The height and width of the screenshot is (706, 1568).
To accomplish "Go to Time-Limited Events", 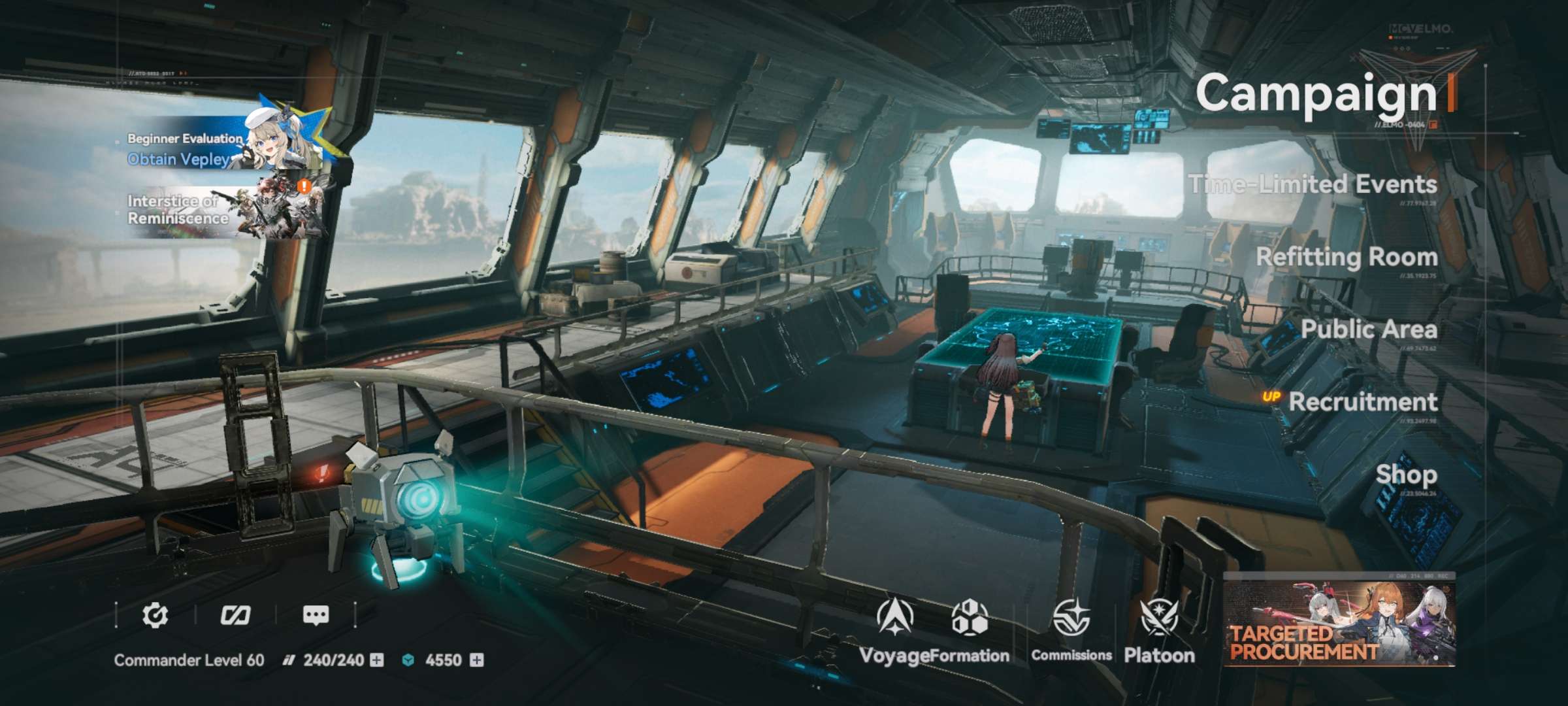I will [1313, 185].
